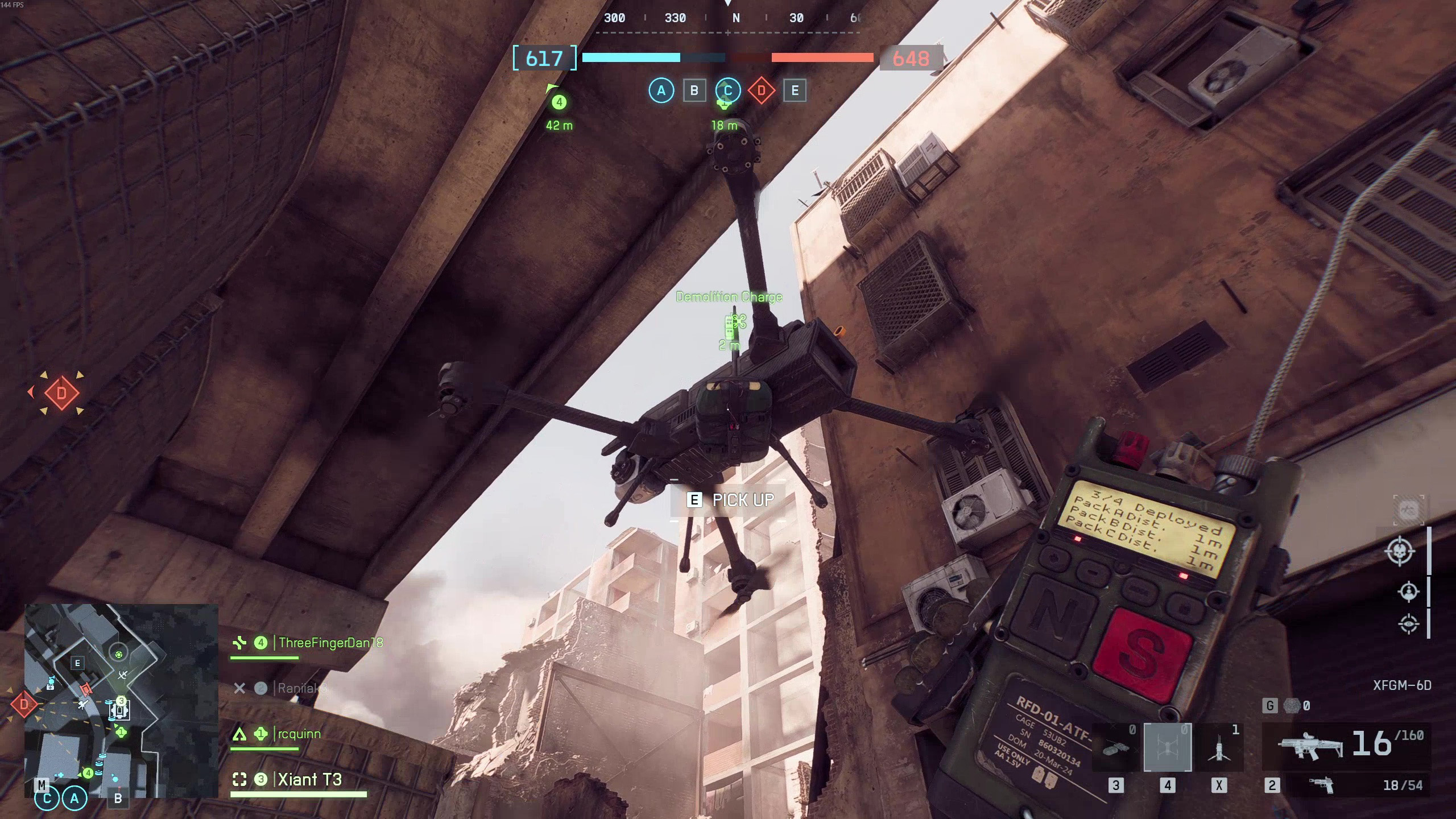Image resolution: width=1456 pixels, height=819 pixels.
Task: Select the sidearm pistol slot
Action: coord(1321,785)
